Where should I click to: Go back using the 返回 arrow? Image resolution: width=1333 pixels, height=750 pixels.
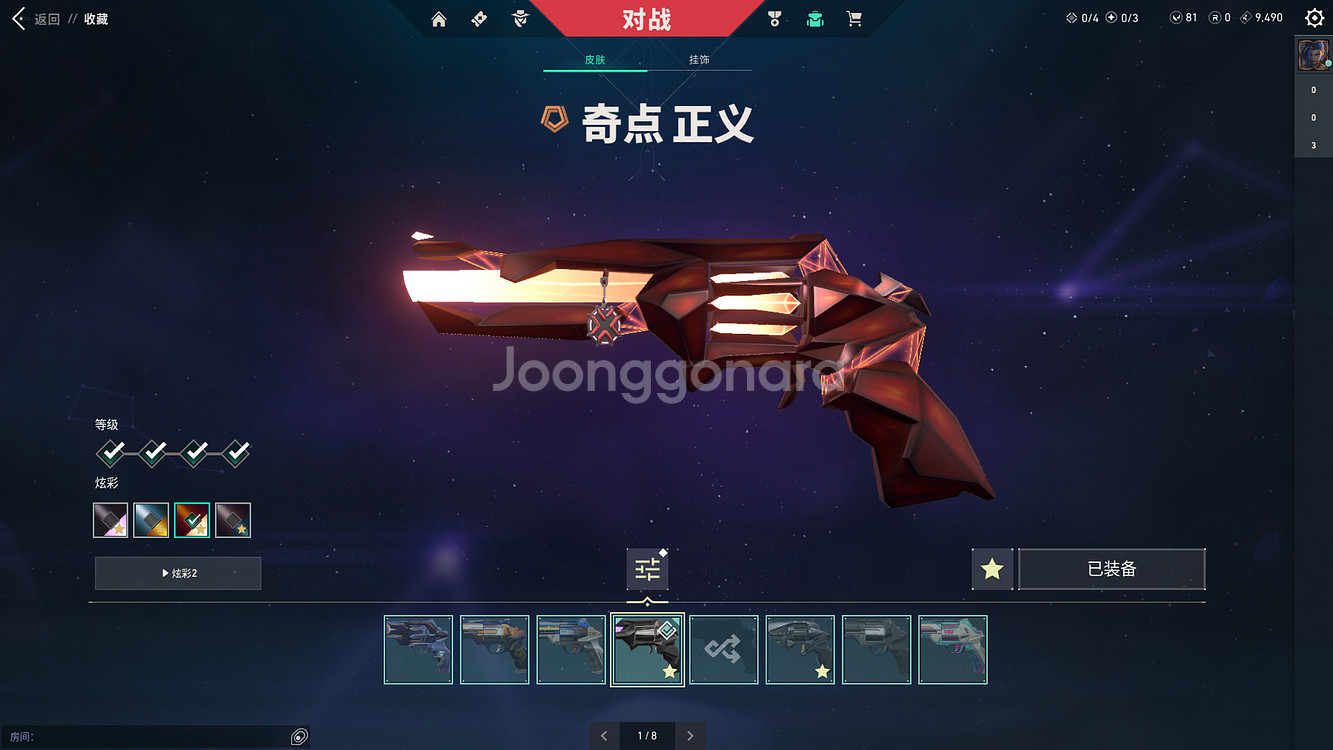[19, 19]
